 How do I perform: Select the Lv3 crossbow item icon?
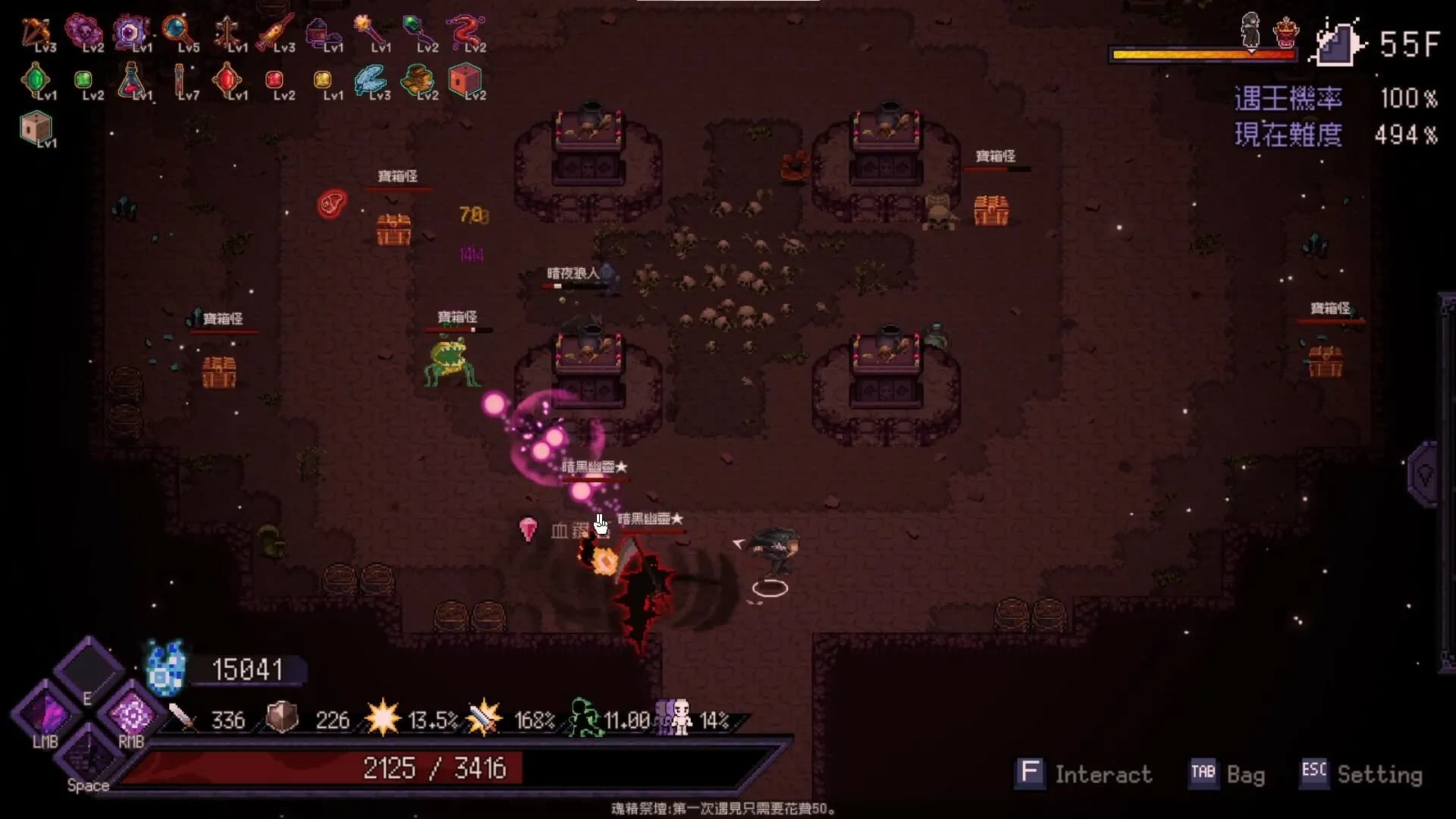tap(36, 30)
